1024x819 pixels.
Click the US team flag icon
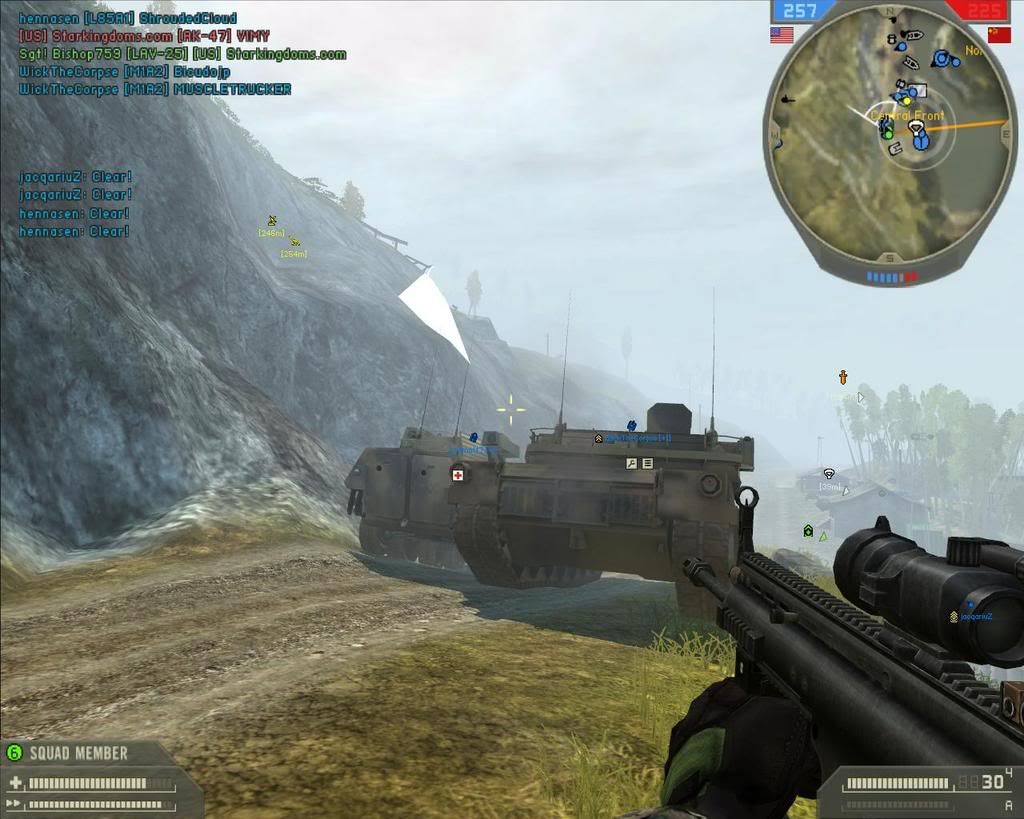781,35
